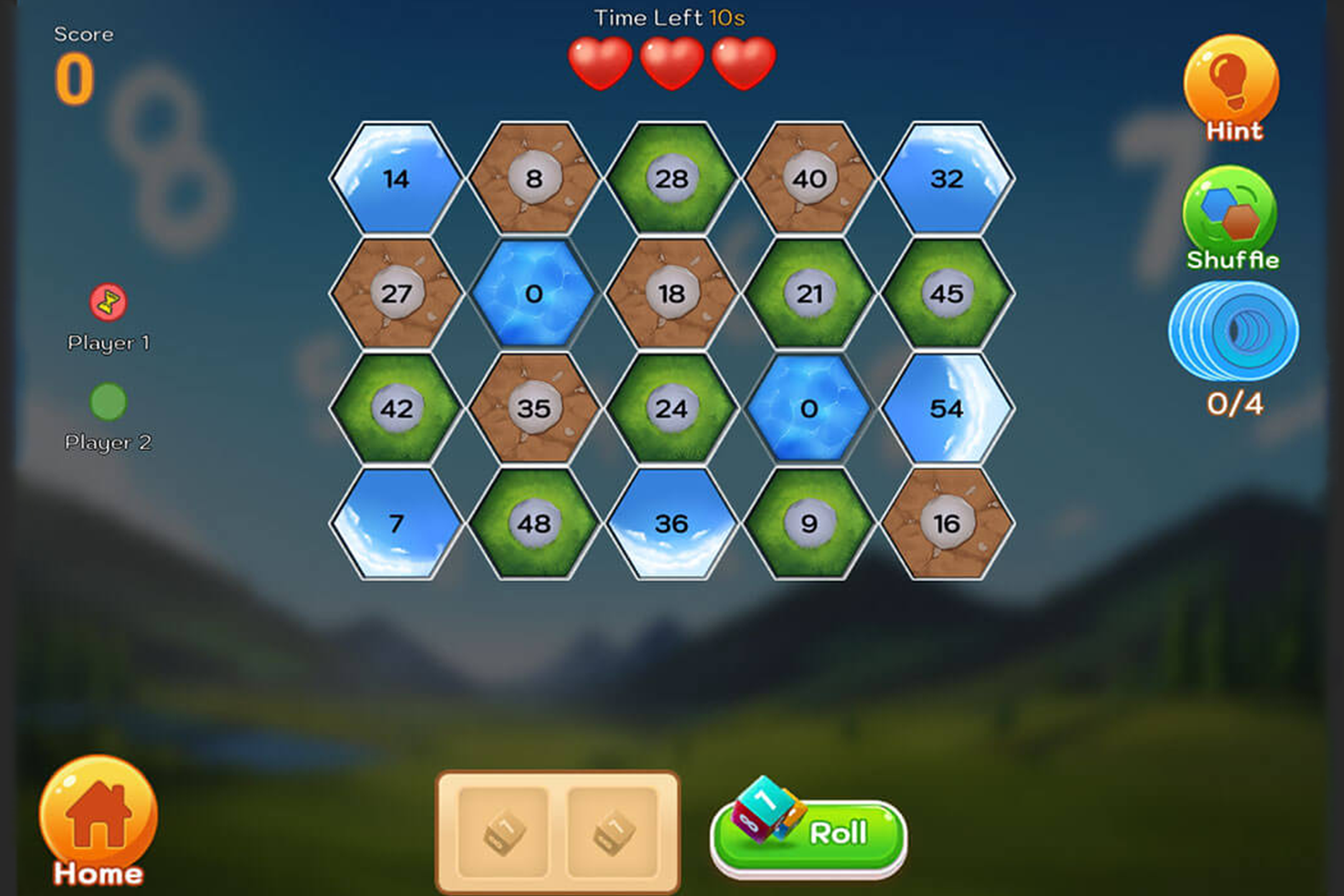The image size is (1344, 896).
Task: Select the hex tile numbered 14
Action: tap(396, 179)
